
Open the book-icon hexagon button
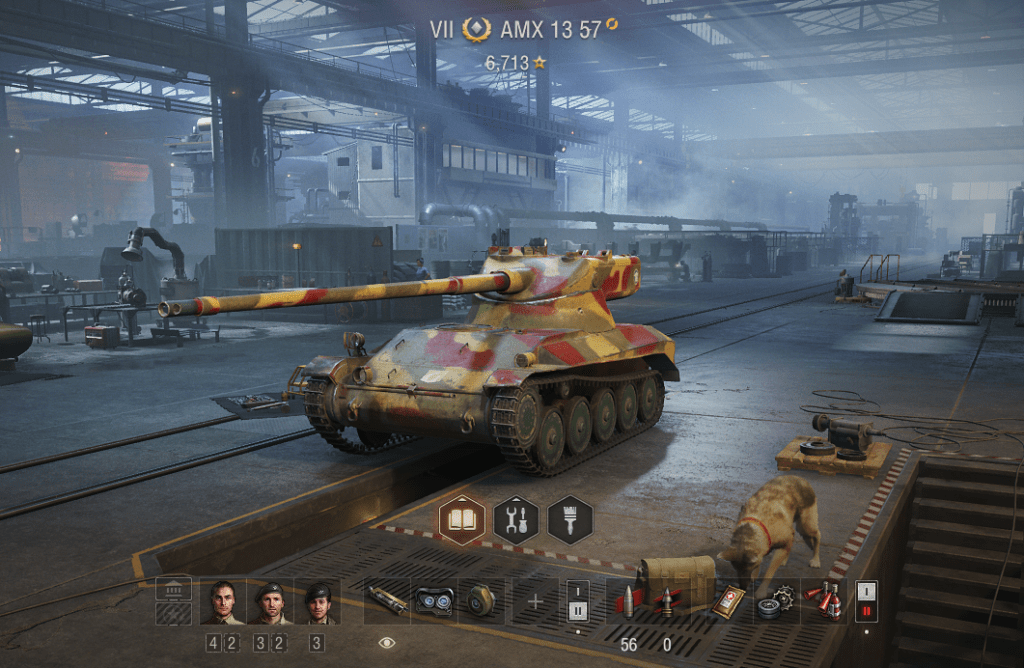(x=462, y=520)
